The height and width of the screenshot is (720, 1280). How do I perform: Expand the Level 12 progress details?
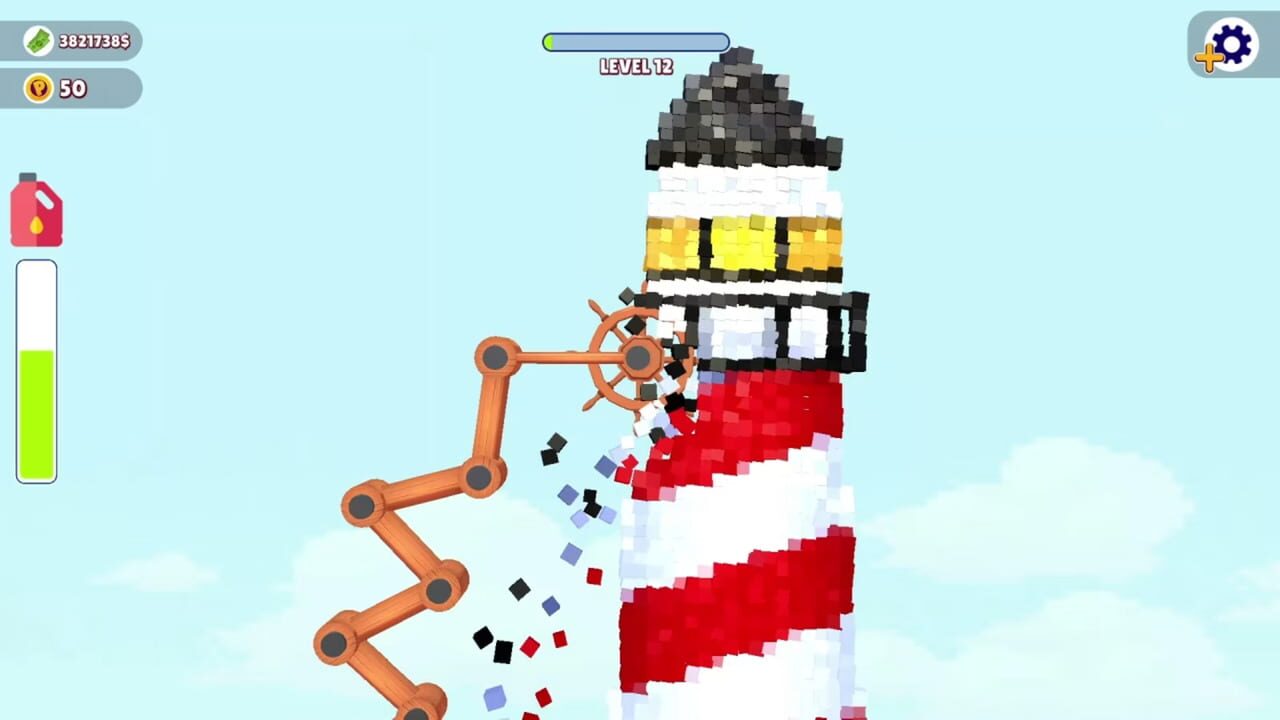coord(635,42)
